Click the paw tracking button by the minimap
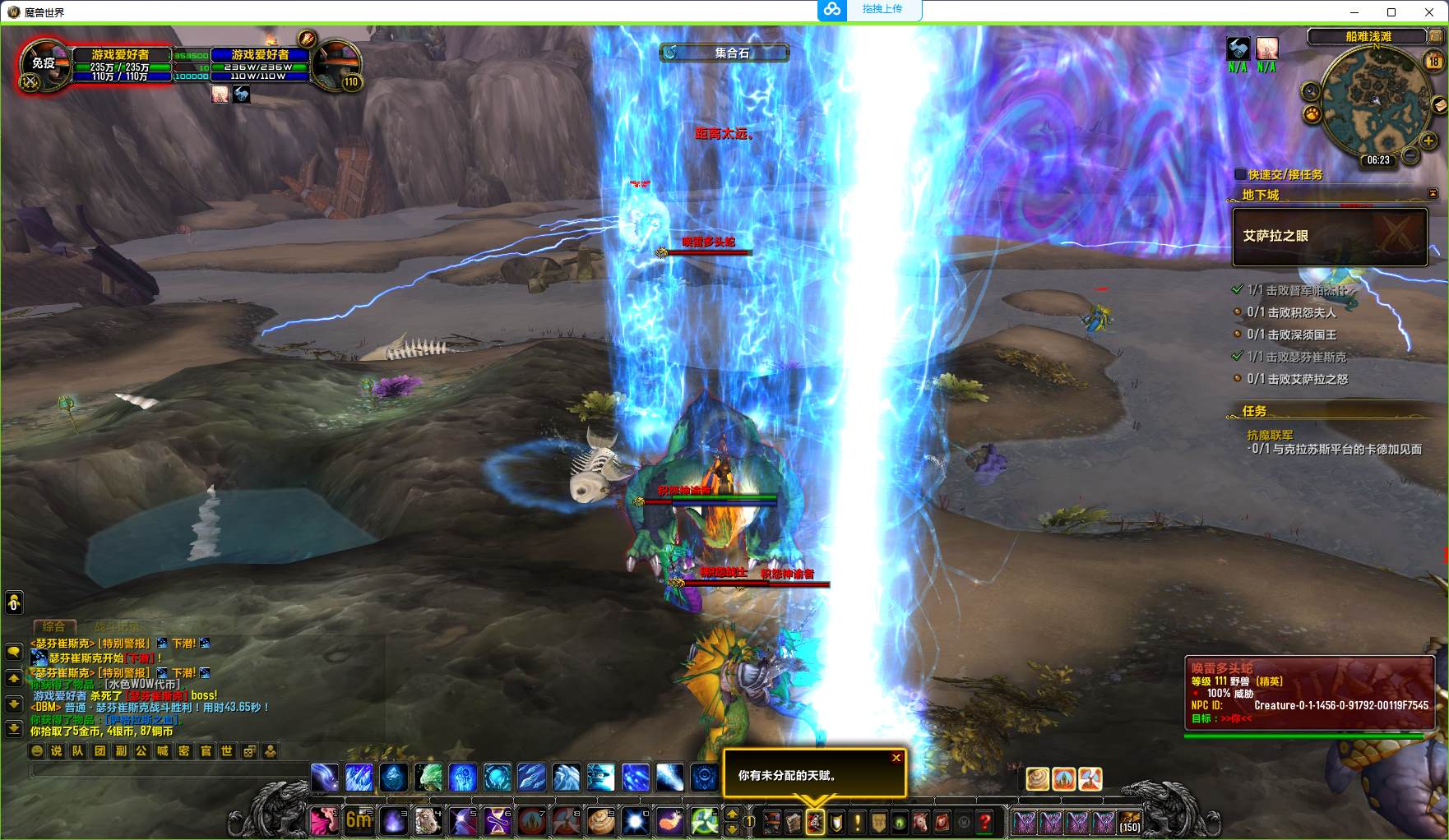 [x=1312, y=114]
